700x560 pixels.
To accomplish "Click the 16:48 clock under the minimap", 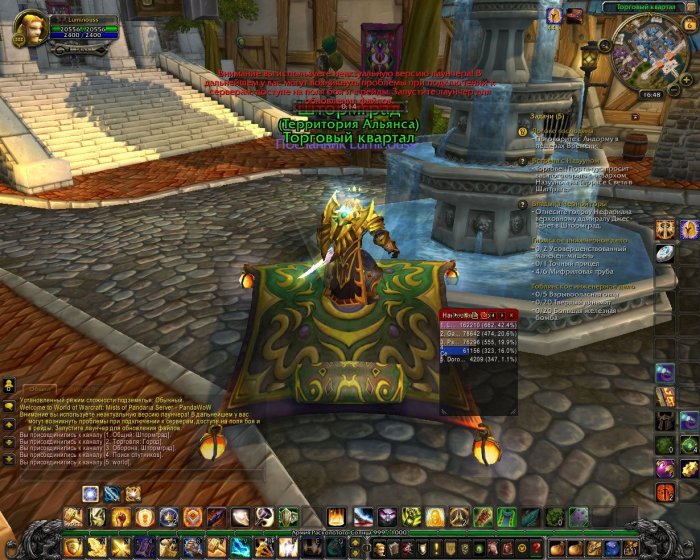I will point(651,95).
